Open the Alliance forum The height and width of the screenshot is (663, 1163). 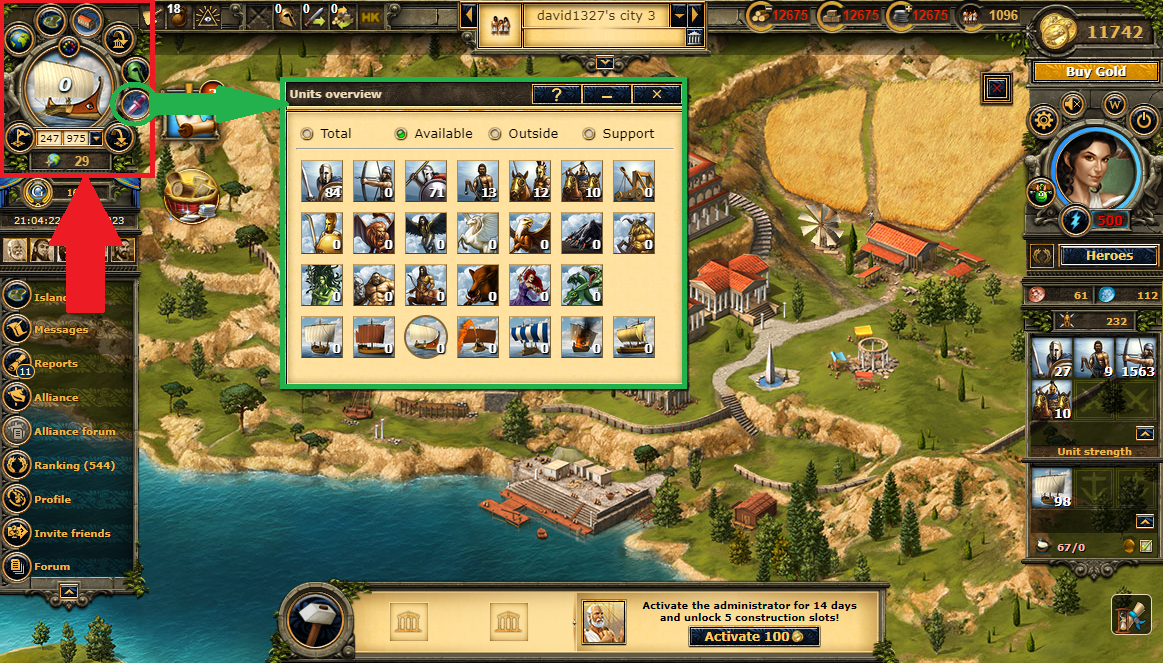[x=74, y=431]
